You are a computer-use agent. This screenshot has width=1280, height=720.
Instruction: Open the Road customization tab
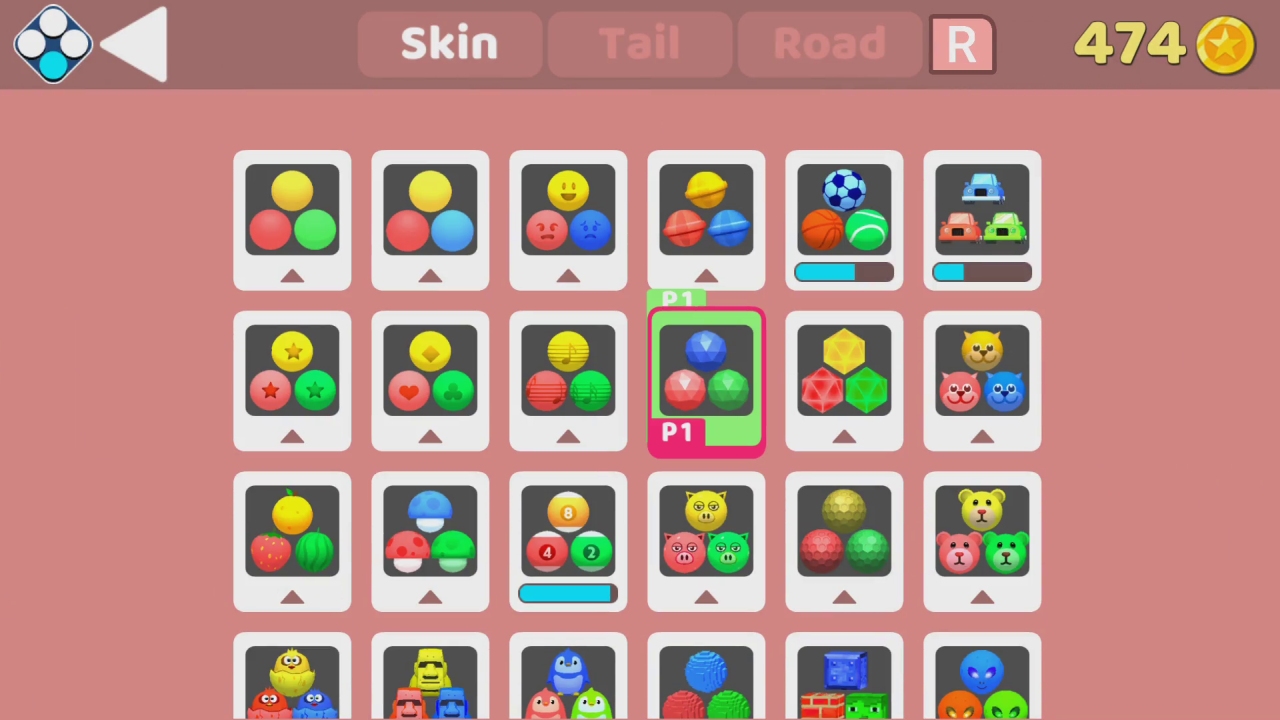coord(830,43)
